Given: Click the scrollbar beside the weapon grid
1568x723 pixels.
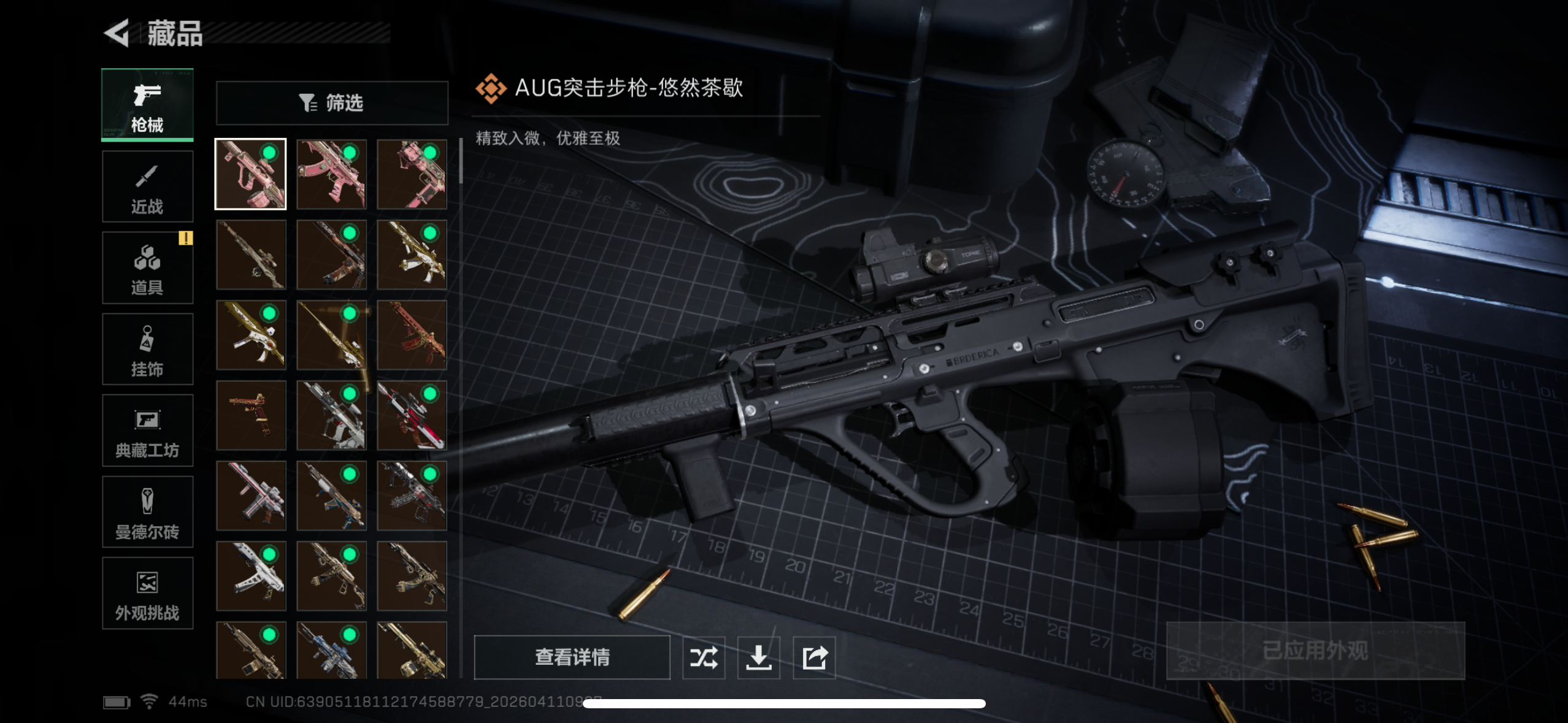Looking at the screenshot, I should coord(461,159).
